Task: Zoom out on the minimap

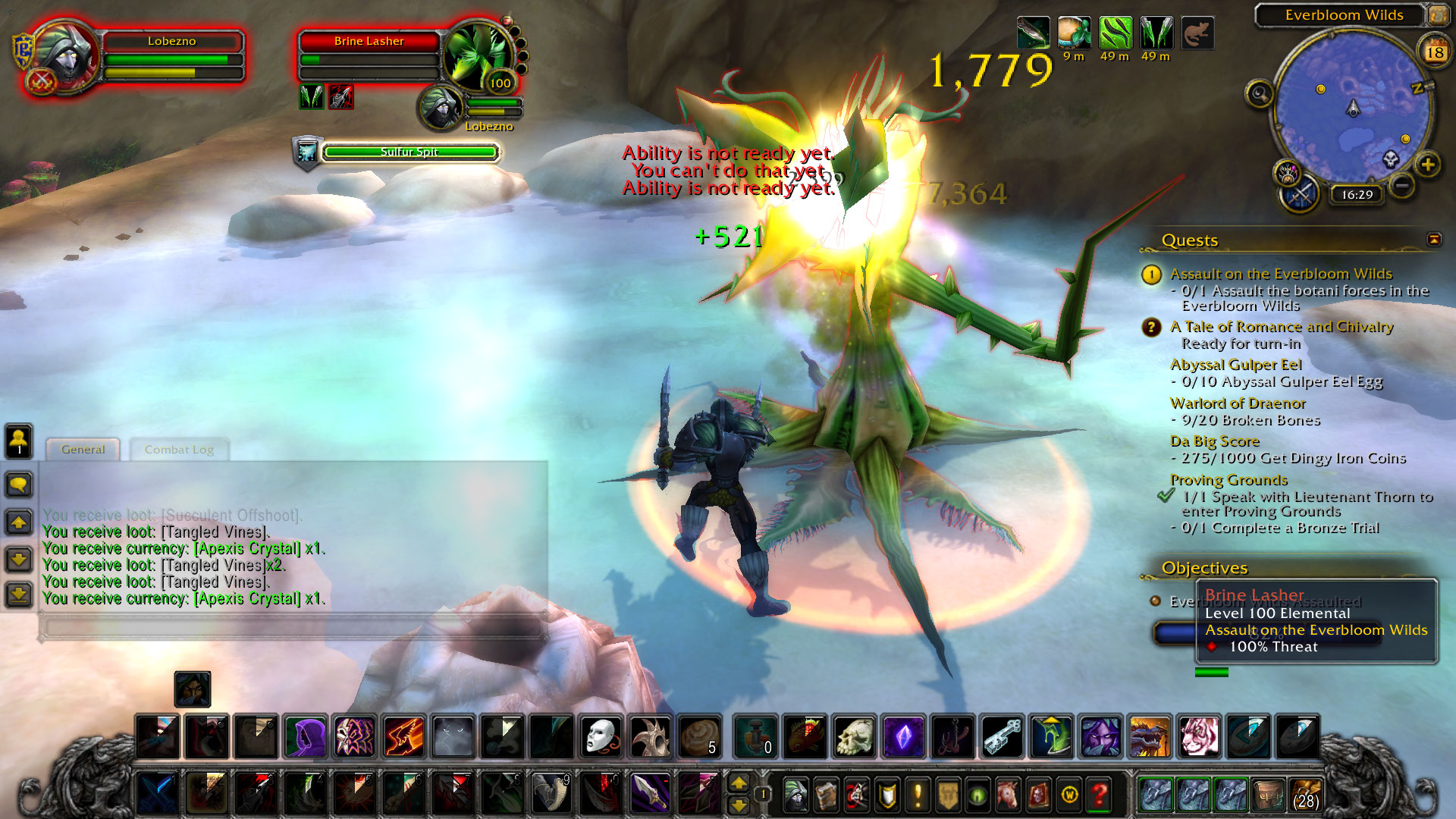Action: pos(1402,185)
